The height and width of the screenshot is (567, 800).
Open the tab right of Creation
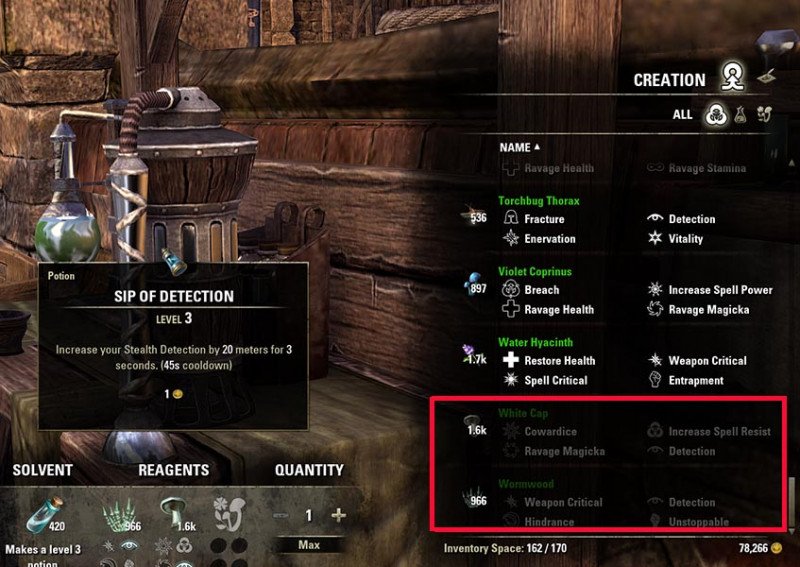pos(767,74)
